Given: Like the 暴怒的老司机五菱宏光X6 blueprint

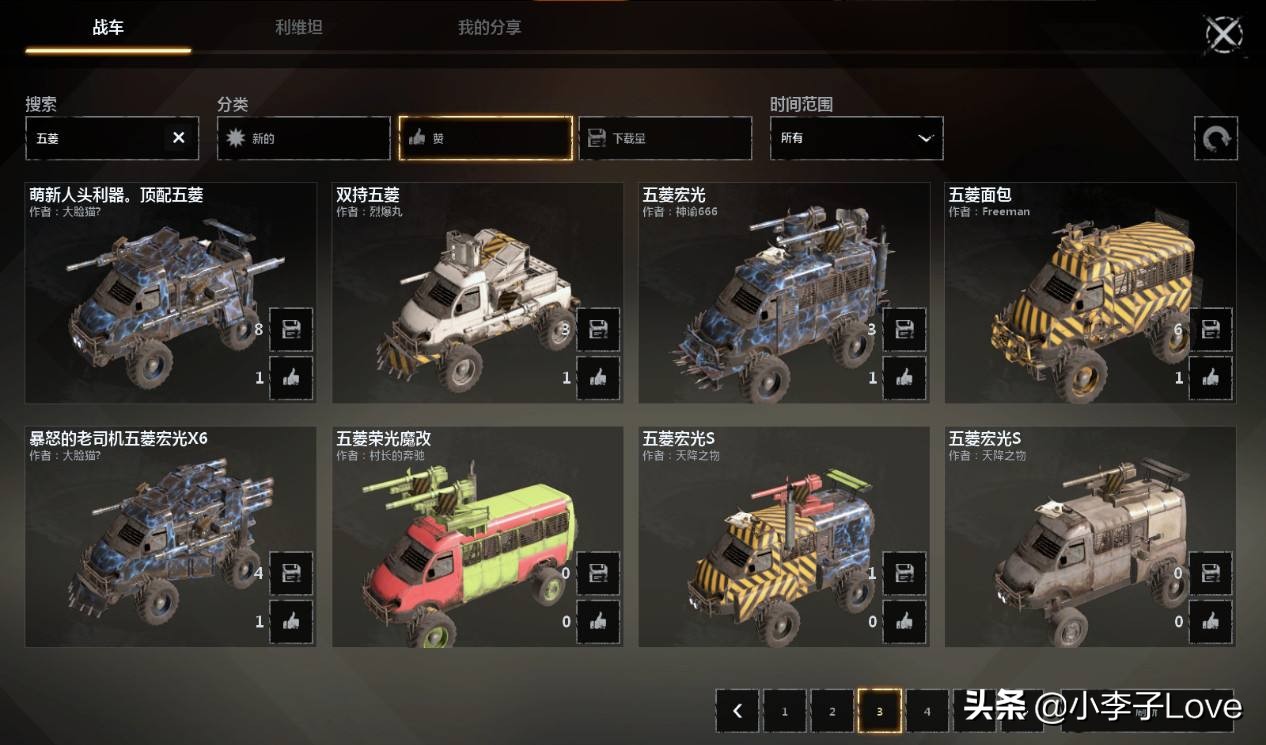Looking at the screenshot, I should (x=291, y=622).
